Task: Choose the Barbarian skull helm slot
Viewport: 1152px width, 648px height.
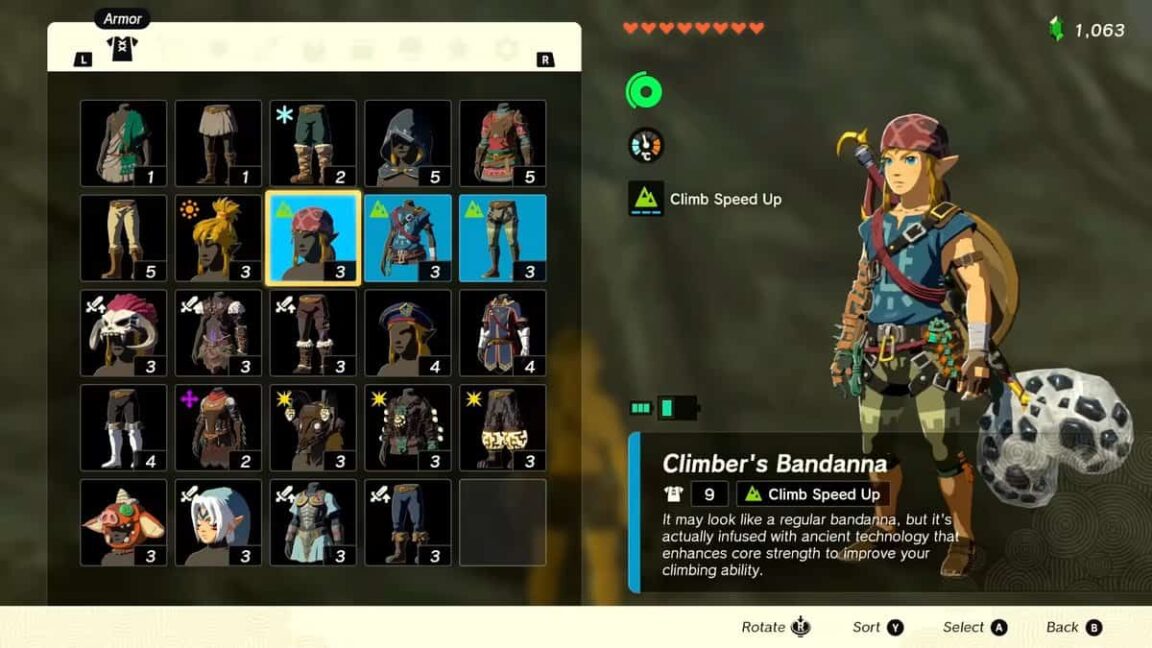Action: point(123,333)
